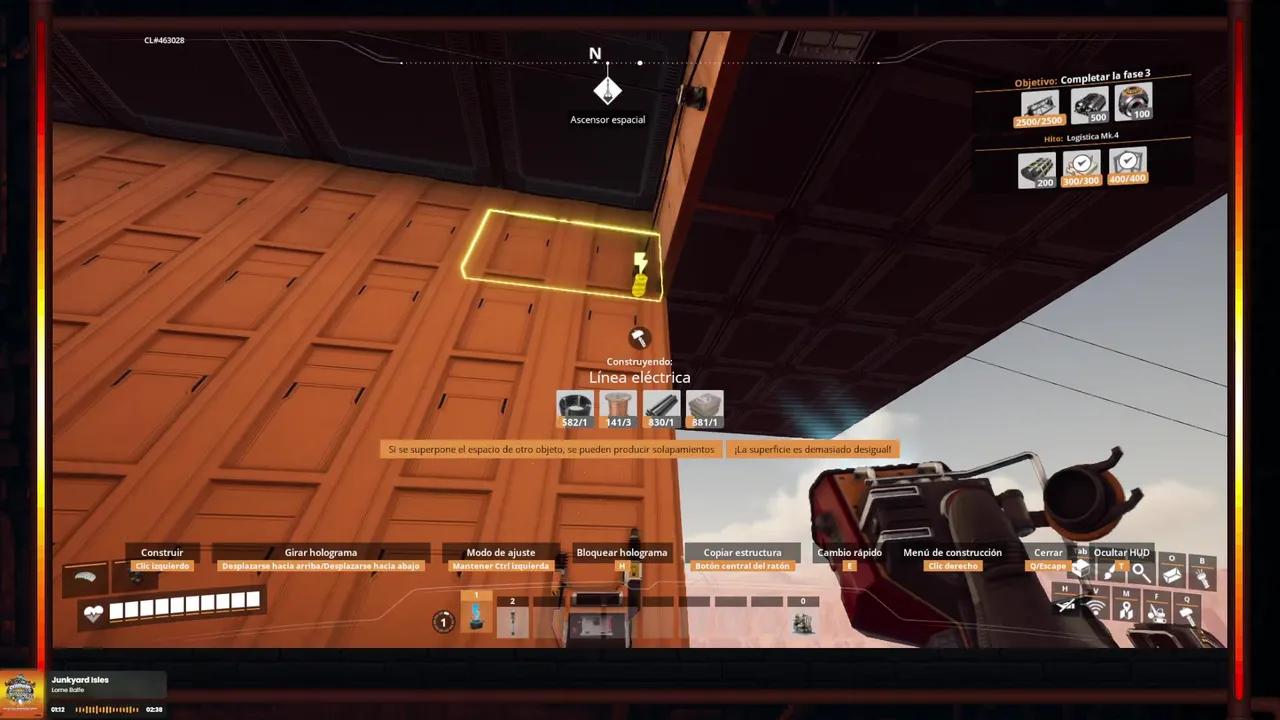Click the flashlight icon labeled B
1280x720 pixels.
[x=1202, y=575]
